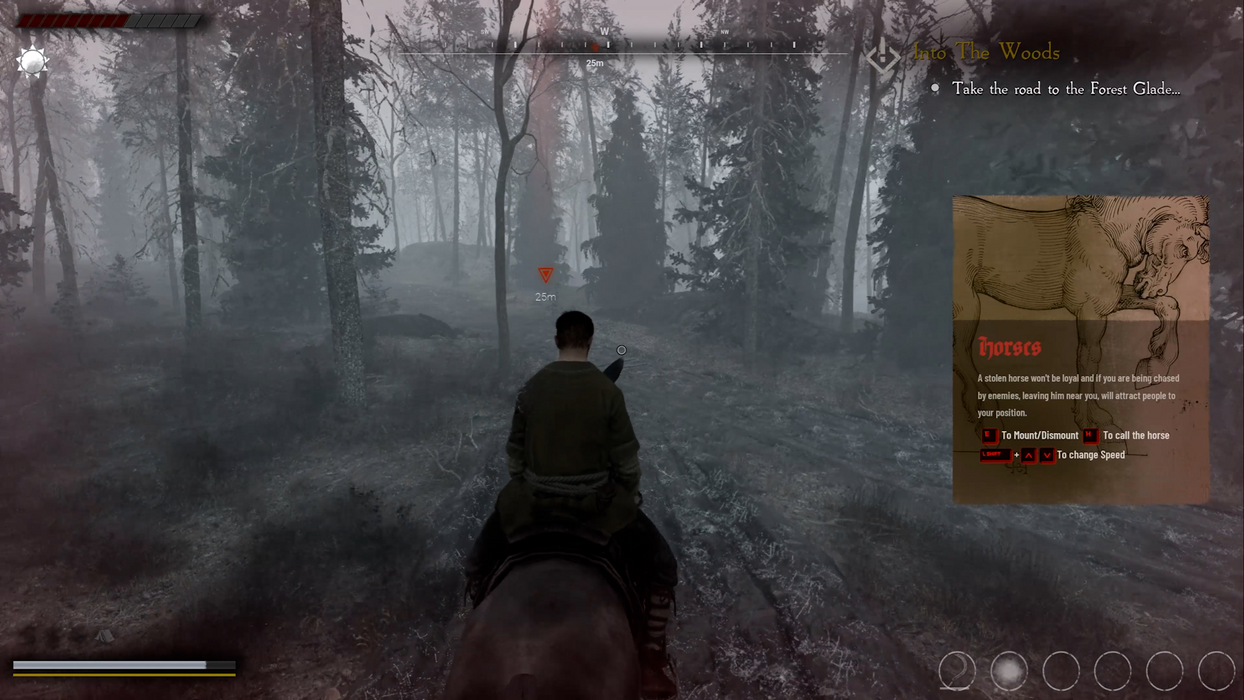Image resolution: width=1244 pixels, height=700 pixels.
Task: Select the Horses tutorial panel
Action: click(x=1080, y=400)
